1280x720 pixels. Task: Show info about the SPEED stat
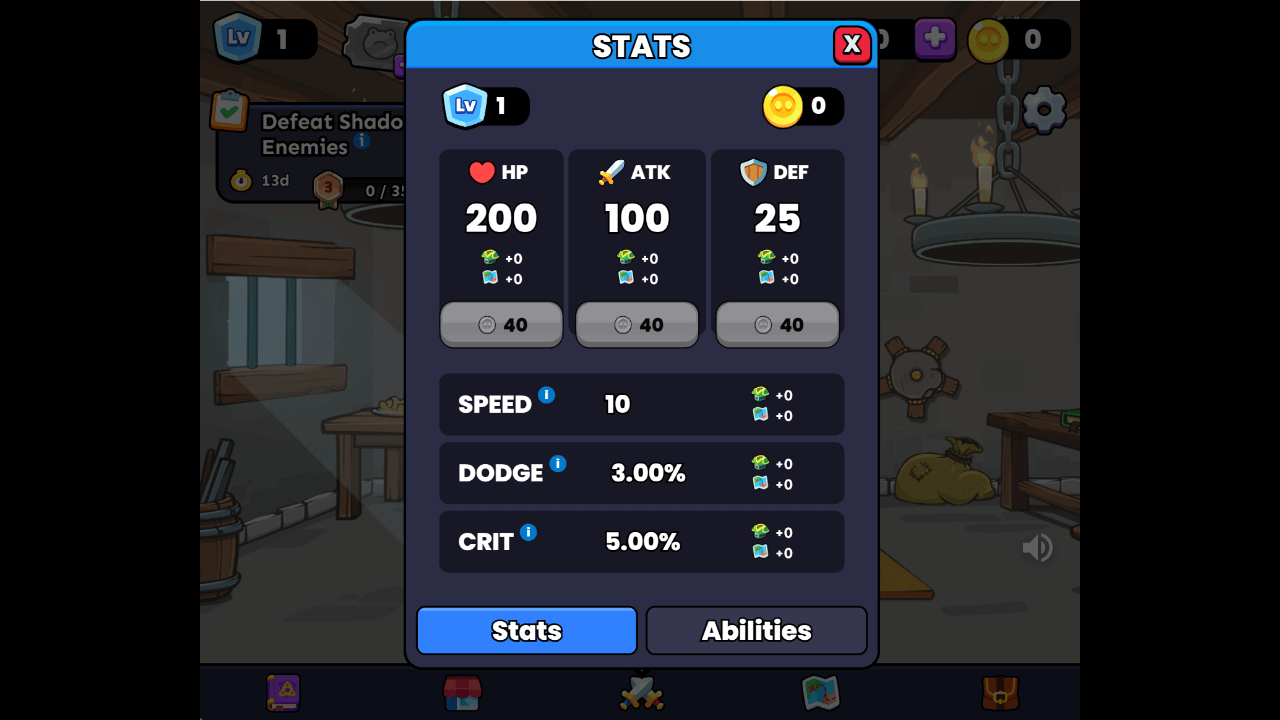[546, 395]
